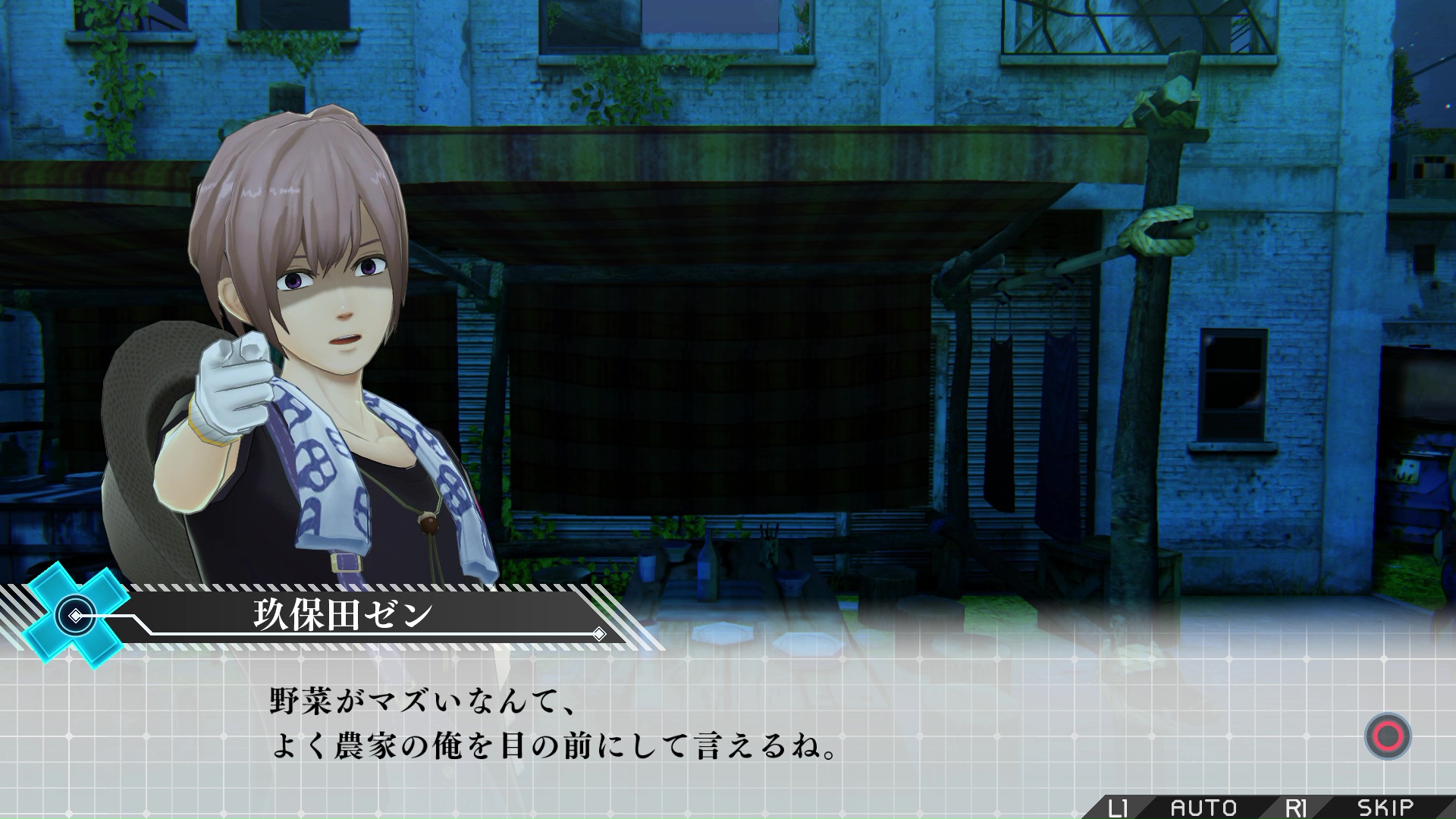This screenshot has width=1456, height=819.
Task: Enable AUTO dialogue advance
Action: (1203, 808)
